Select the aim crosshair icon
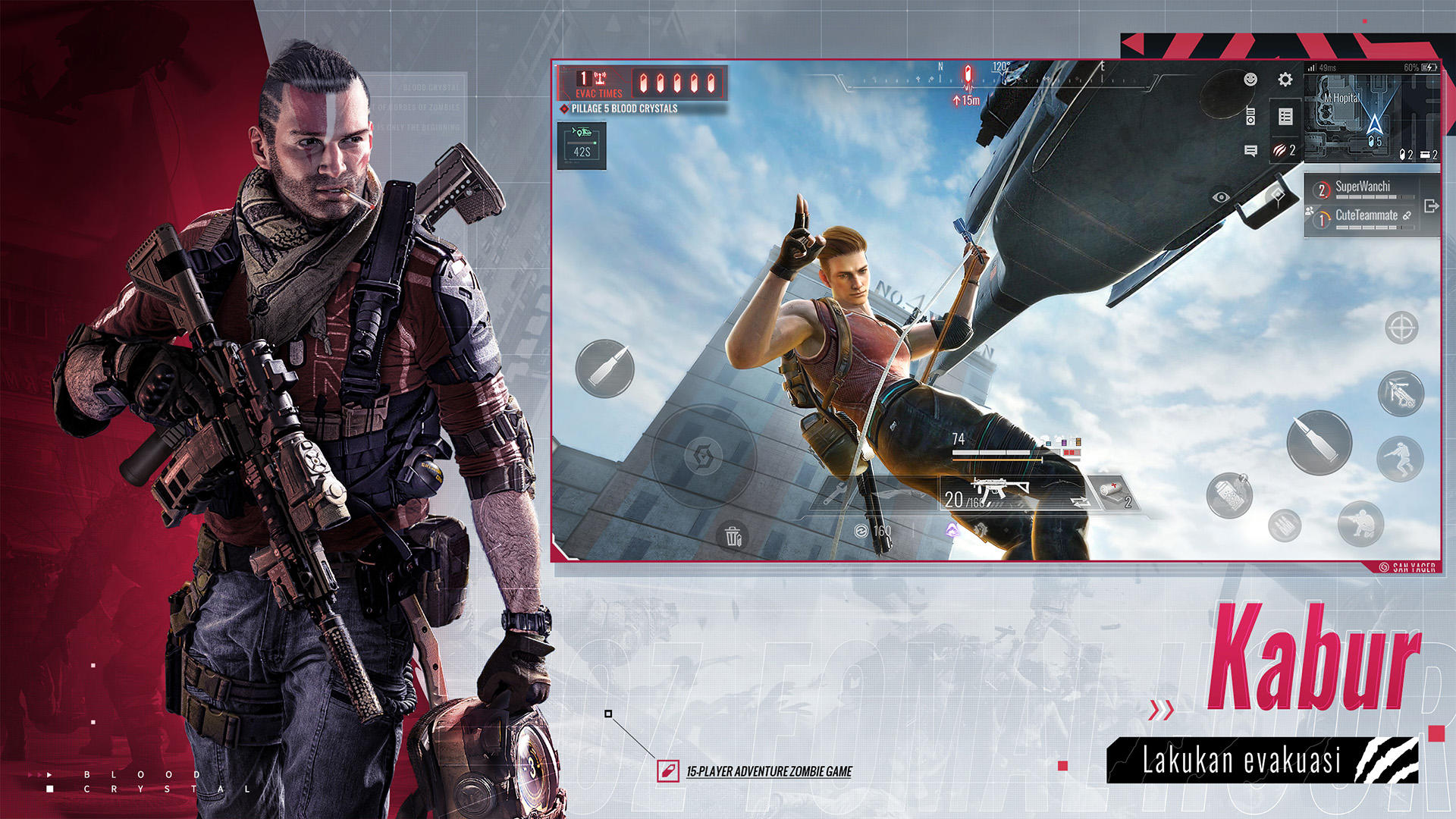1456x819 pixels. (x=1401, y=328)
